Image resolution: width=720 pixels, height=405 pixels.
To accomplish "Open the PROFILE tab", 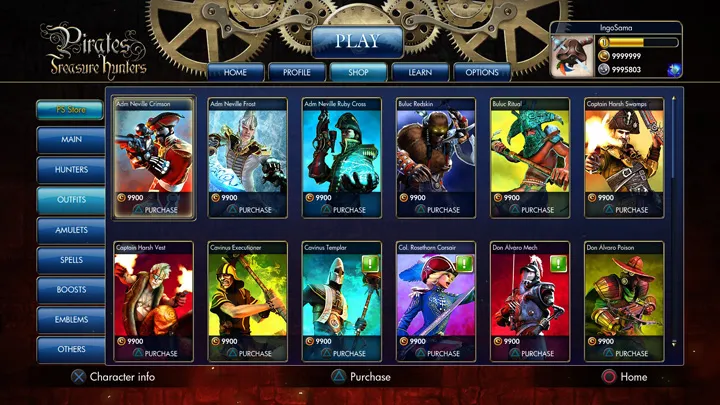I will coord(296,72).
